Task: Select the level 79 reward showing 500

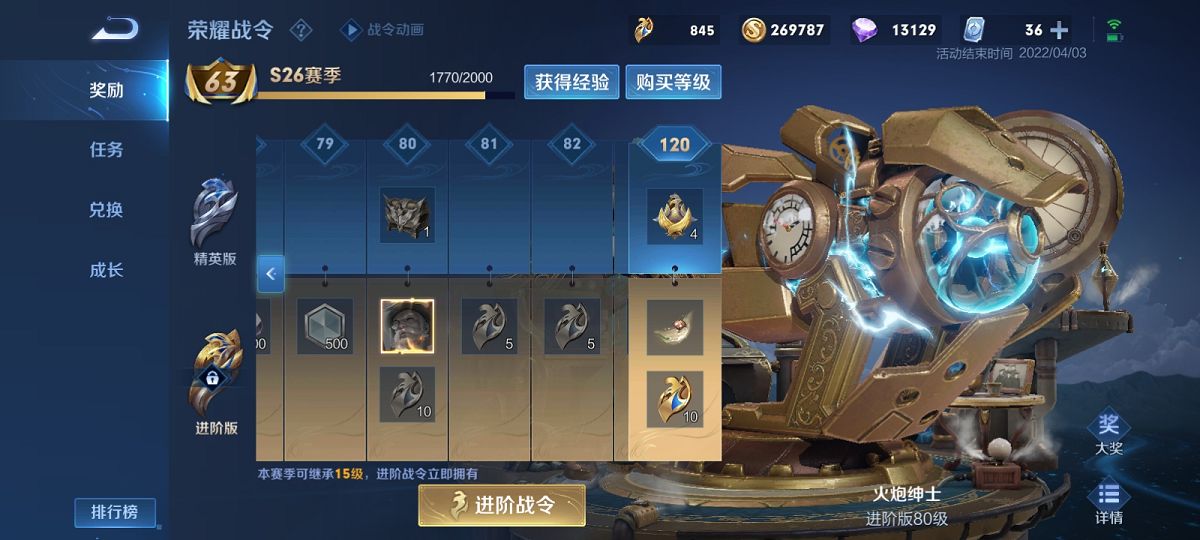Action: point(325,326)
